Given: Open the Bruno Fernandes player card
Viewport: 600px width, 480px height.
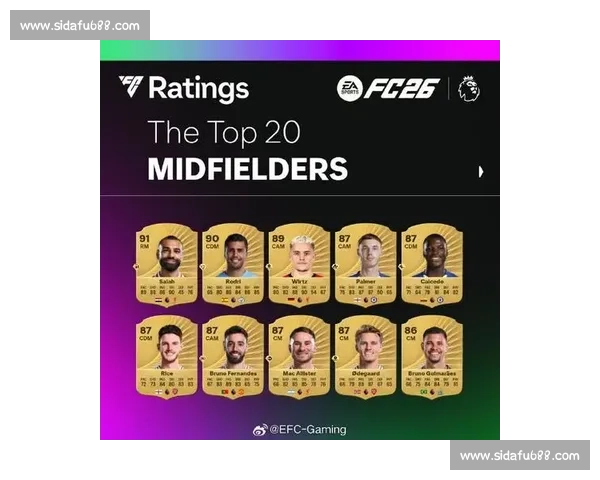Looking at the screenshot, I should [233, 355].
